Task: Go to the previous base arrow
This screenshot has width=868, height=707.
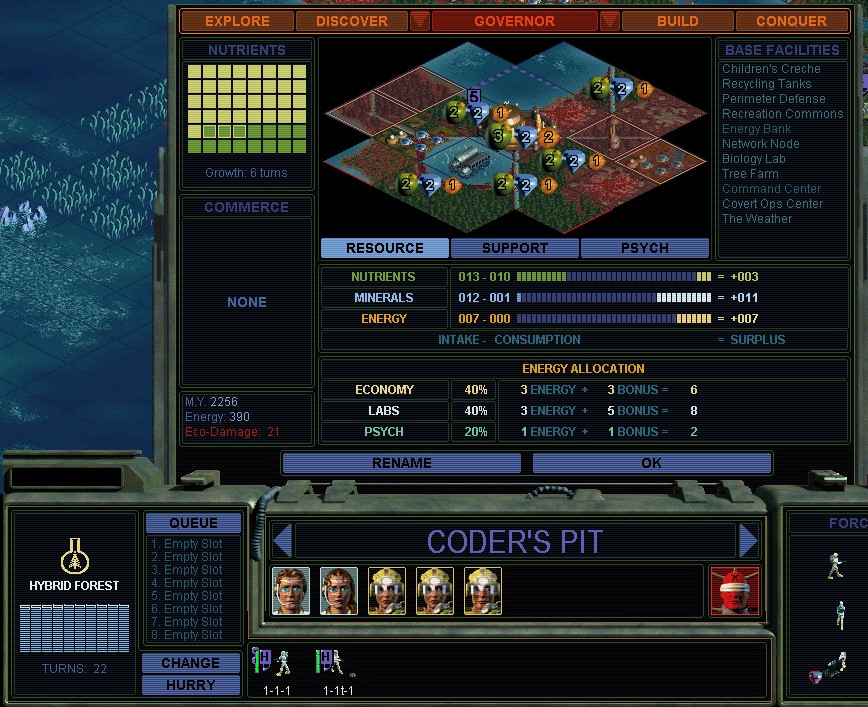Action: [x=282, y=541]
